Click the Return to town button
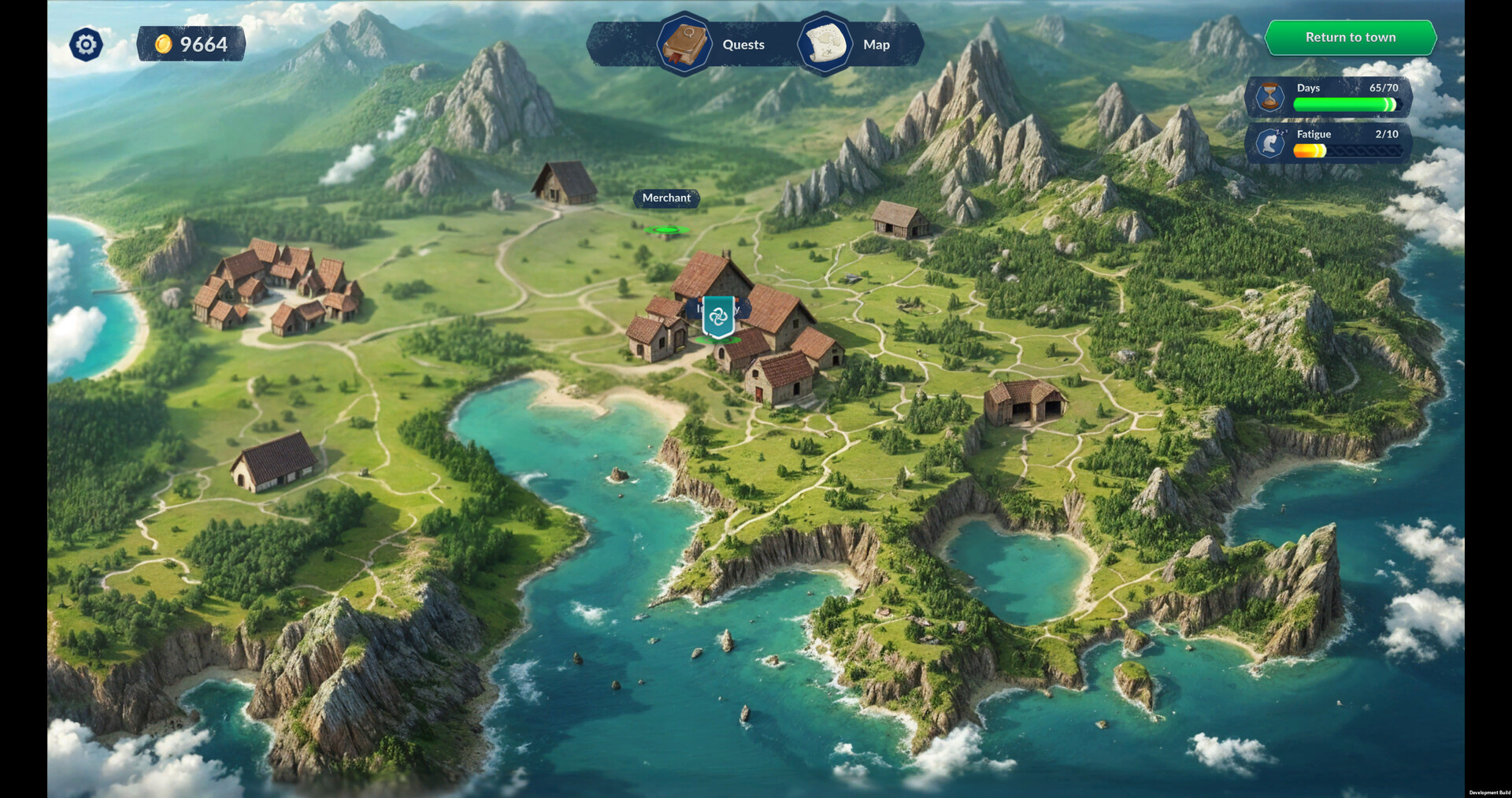Viewport: 1512px width, 798px height. 1350,37
